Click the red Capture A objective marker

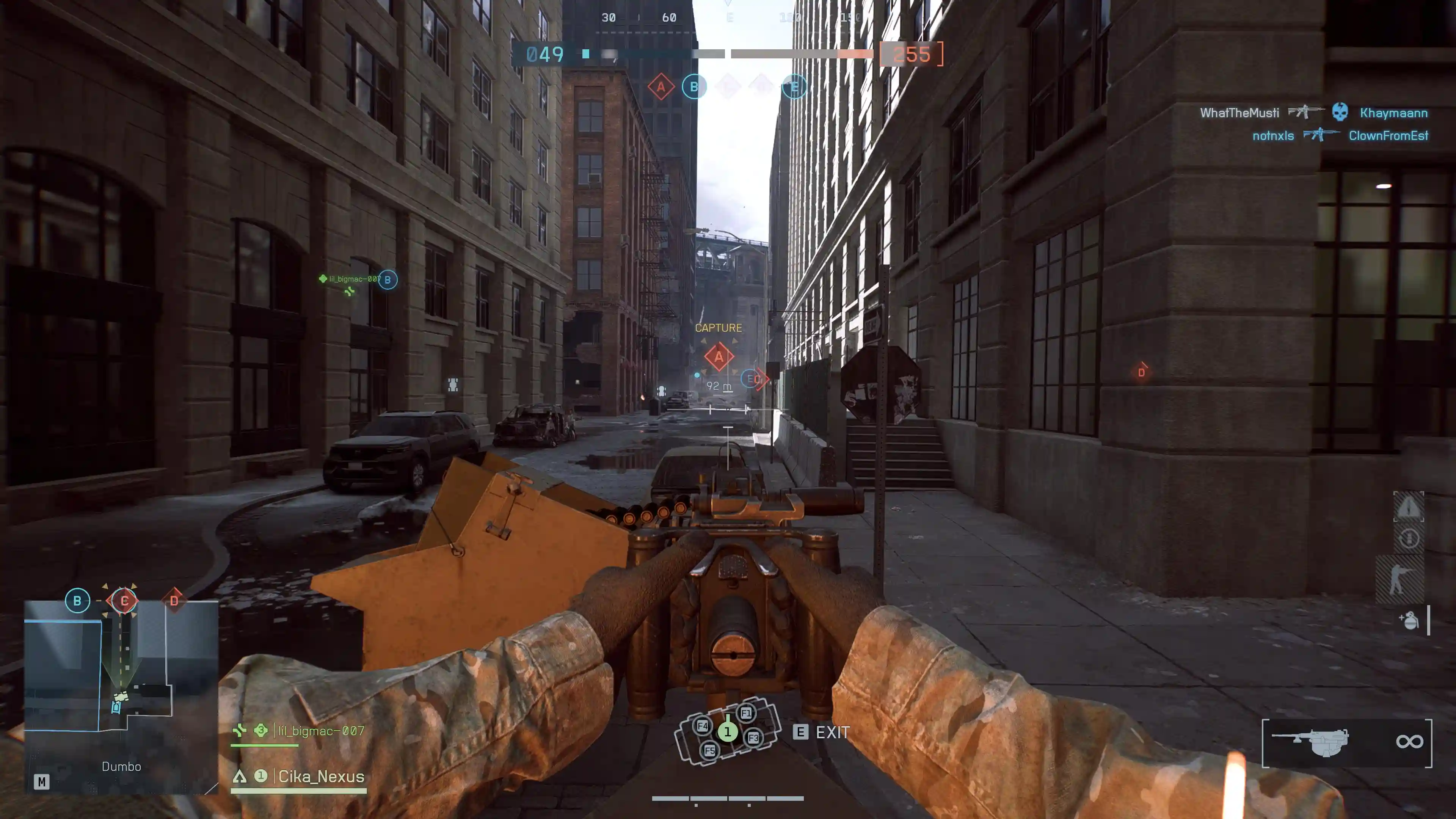coord(719,357)
